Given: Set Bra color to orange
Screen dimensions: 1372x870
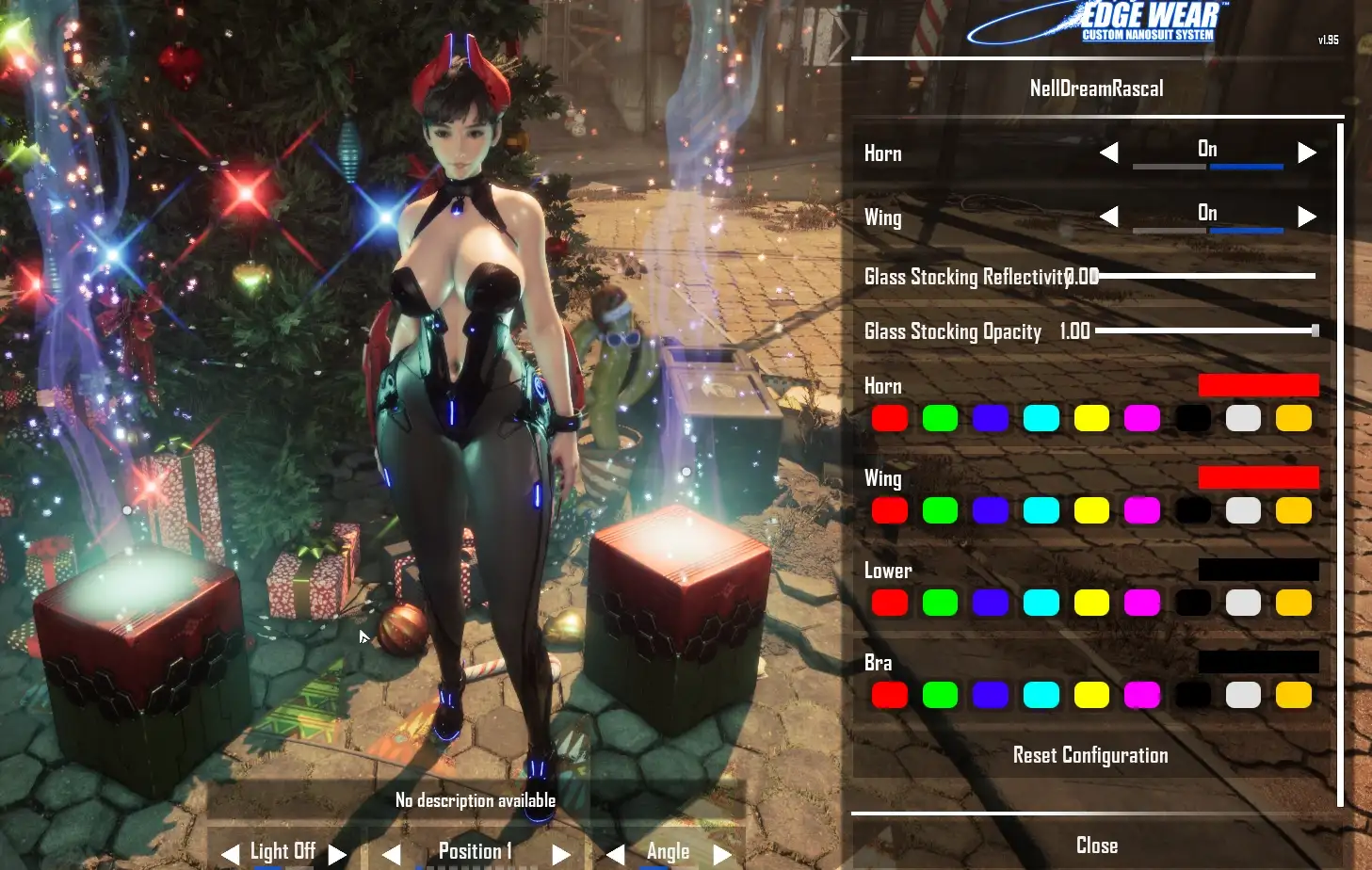Looking at the screenshot, I should (1294, 695).
